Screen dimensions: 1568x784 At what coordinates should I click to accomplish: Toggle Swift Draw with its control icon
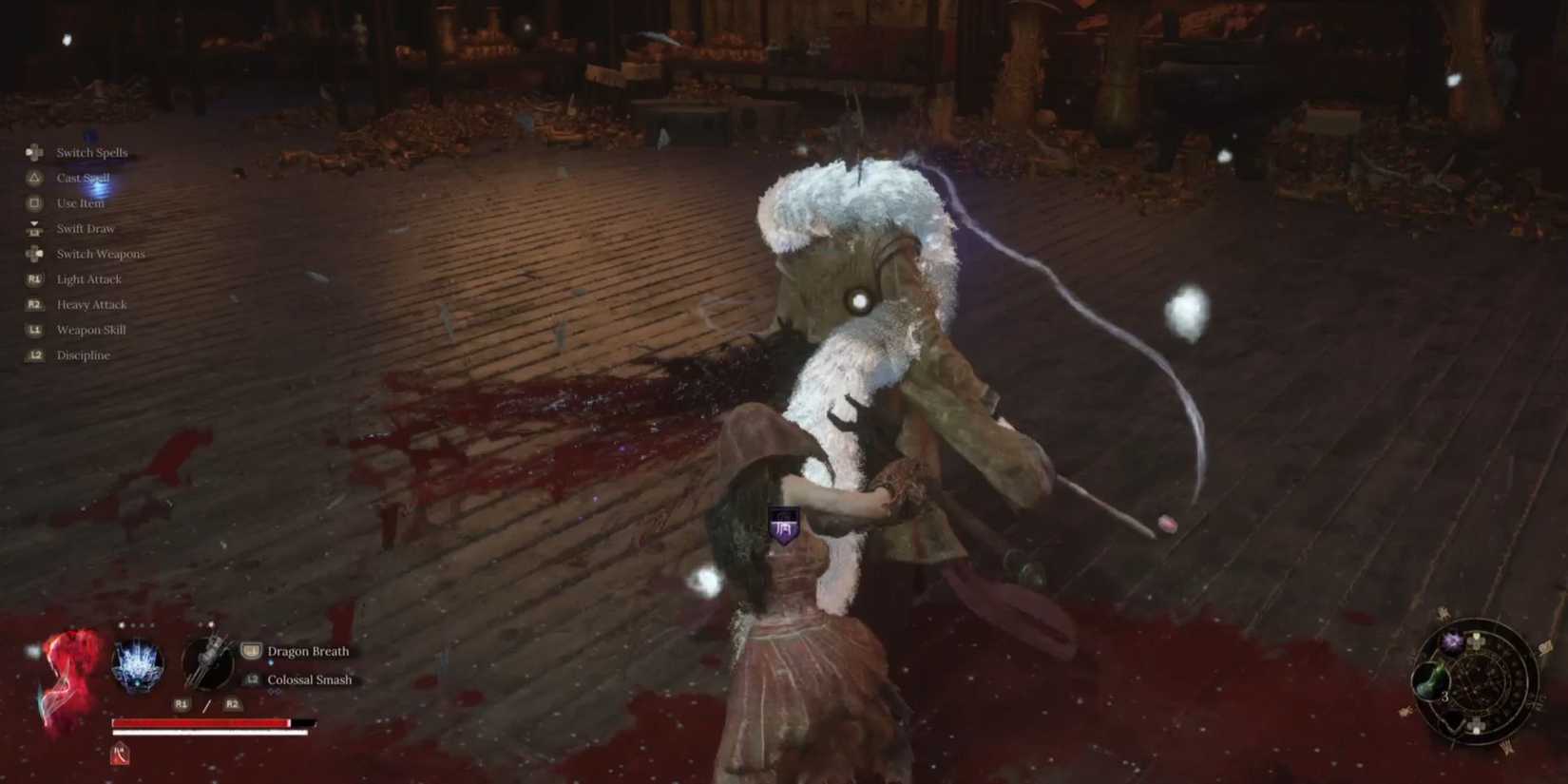[34, 228]
